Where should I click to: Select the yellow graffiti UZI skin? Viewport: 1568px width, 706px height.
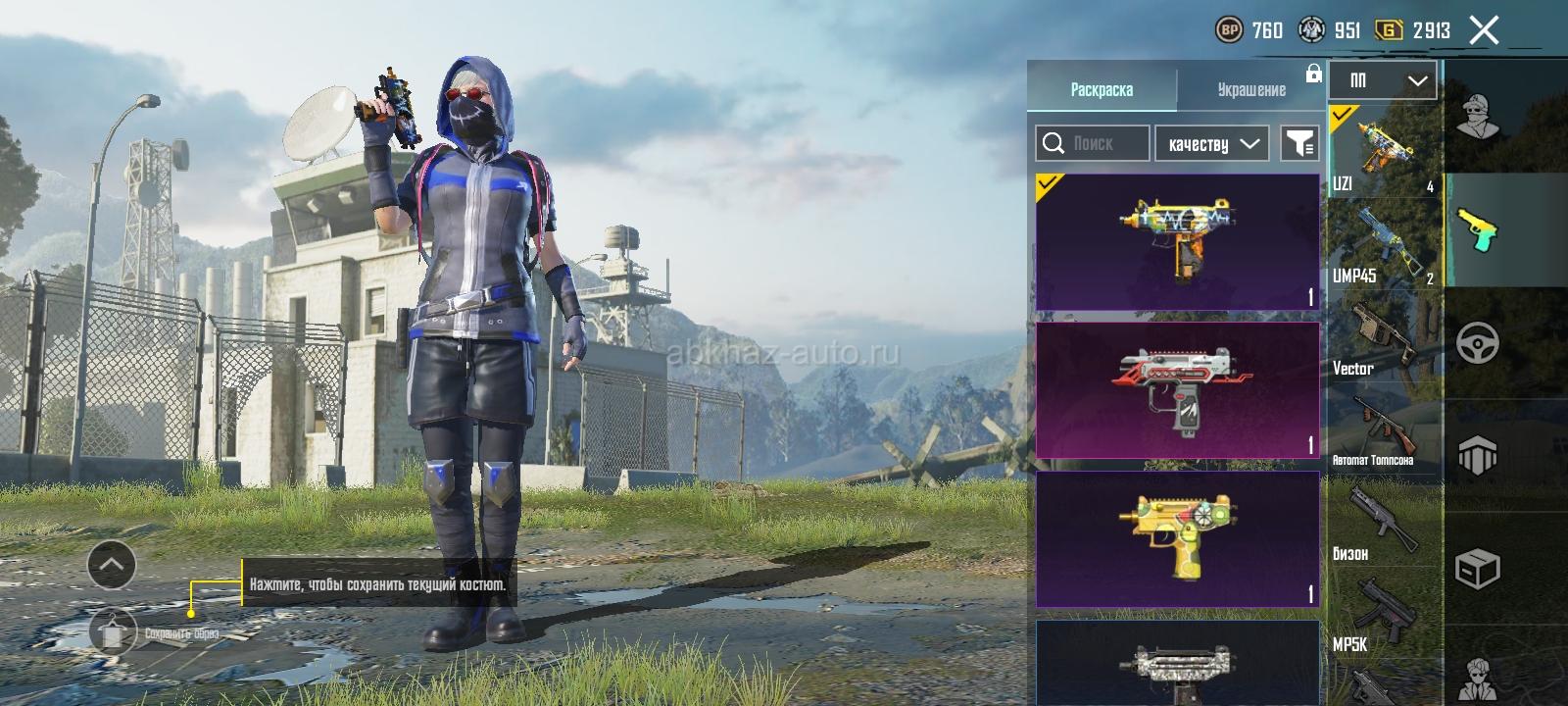pos(1177,242)
